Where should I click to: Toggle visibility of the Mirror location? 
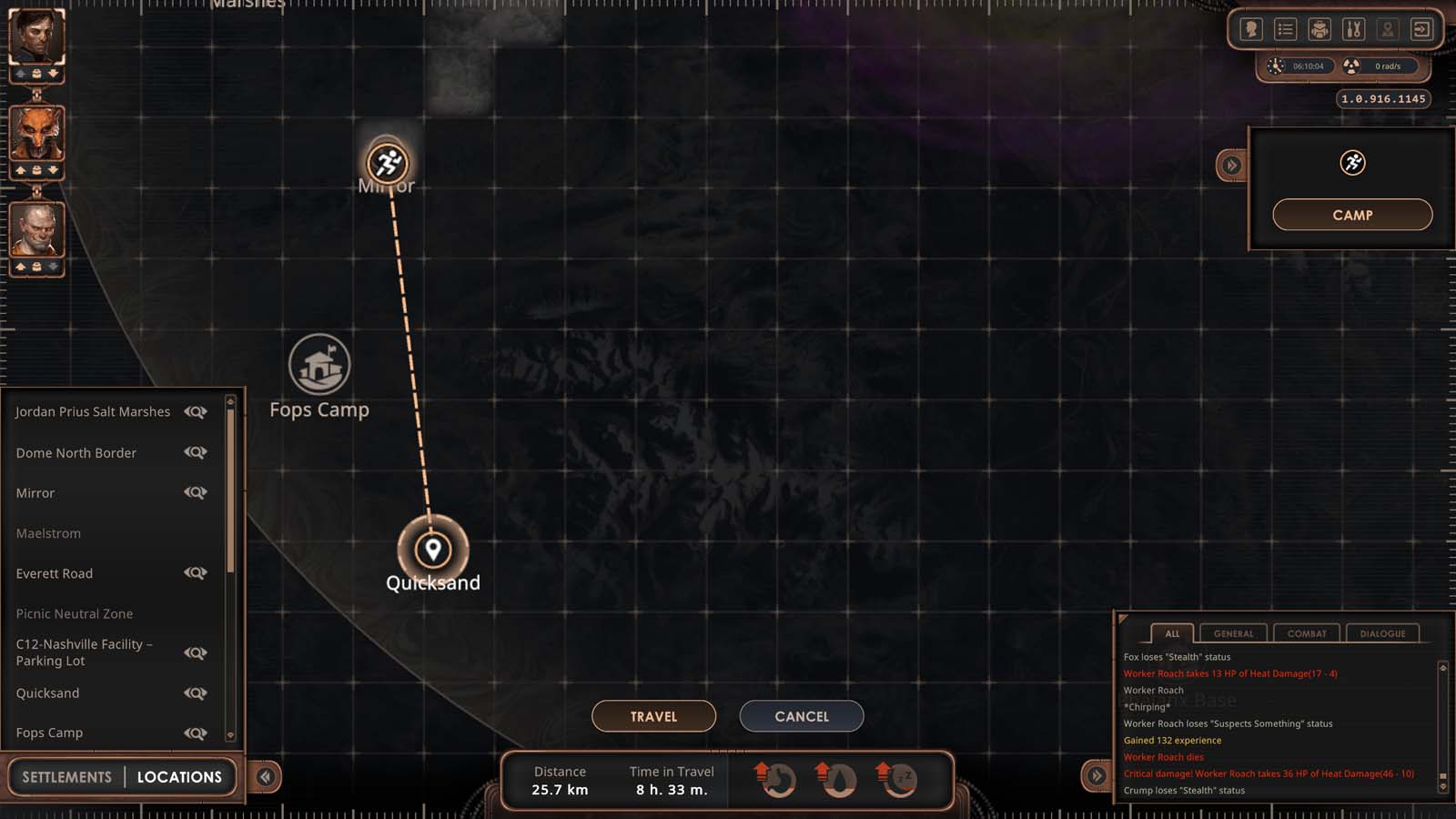pos(196,492)
